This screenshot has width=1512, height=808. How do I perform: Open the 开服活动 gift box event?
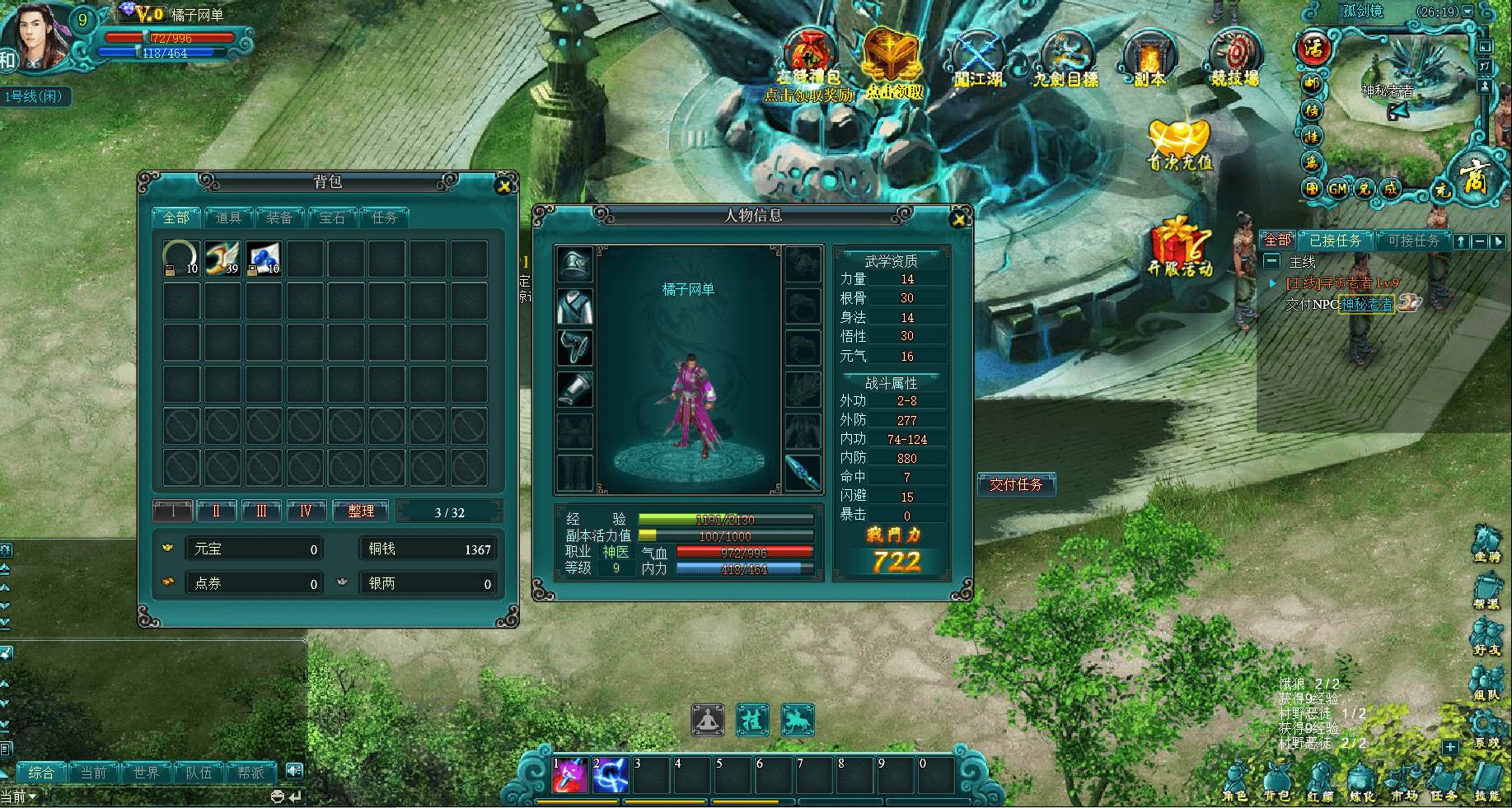1180,247
